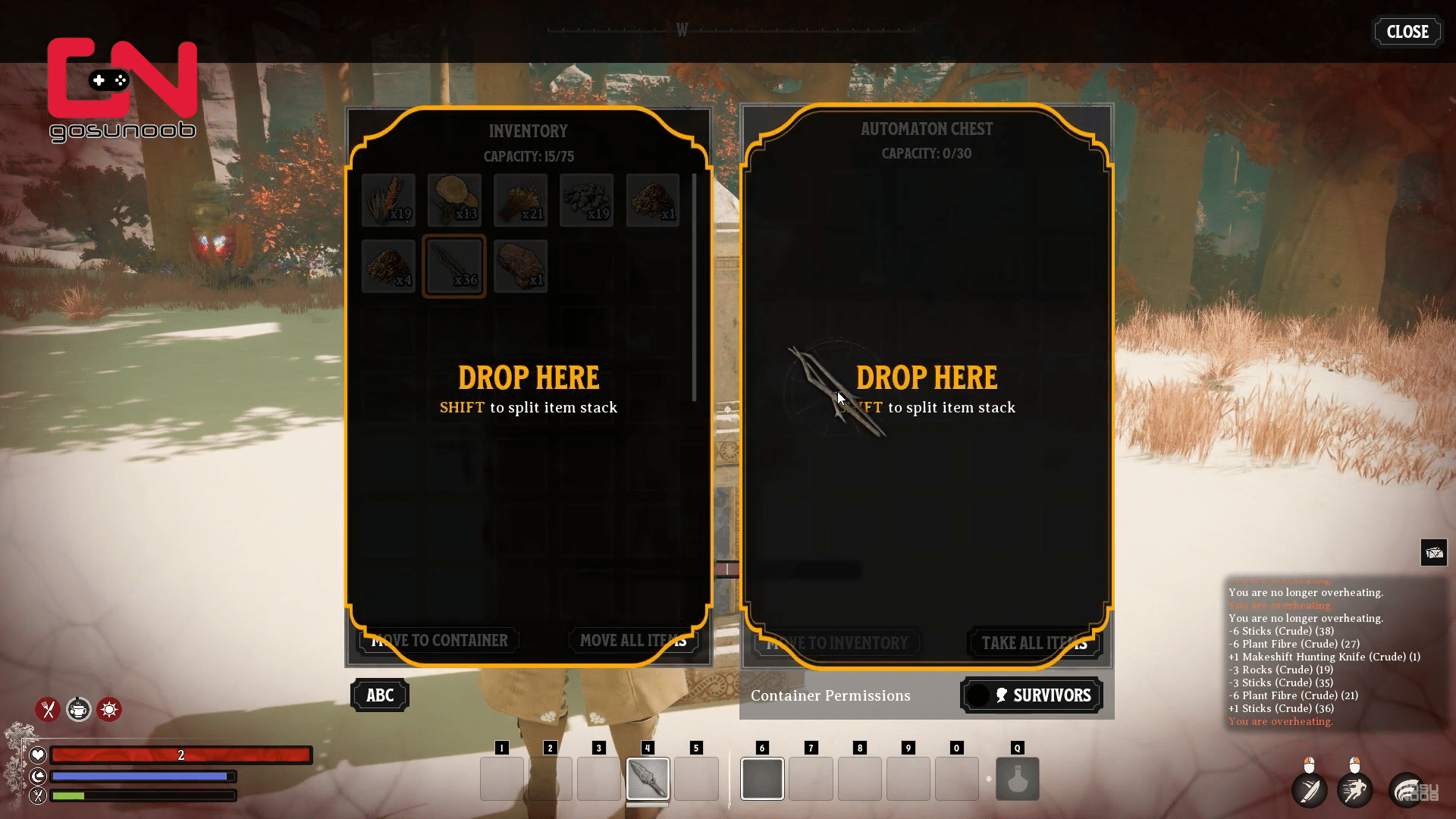Open Container Permissions settings
The width and height of the screenshot is (1456, 819).
830,695
